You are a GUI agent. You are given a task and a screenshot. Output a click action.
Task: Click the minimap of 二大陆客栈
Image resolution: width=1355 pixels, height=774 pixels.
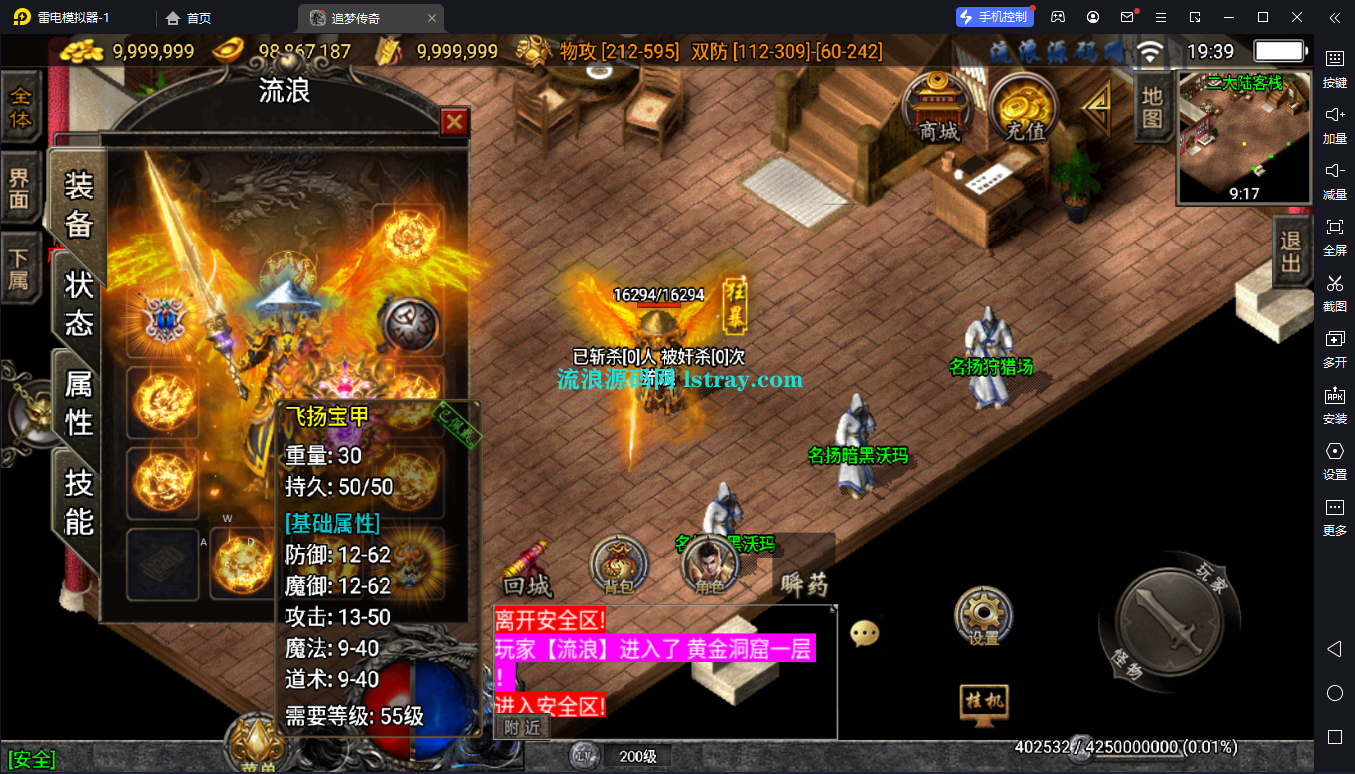pos(1244,138)
